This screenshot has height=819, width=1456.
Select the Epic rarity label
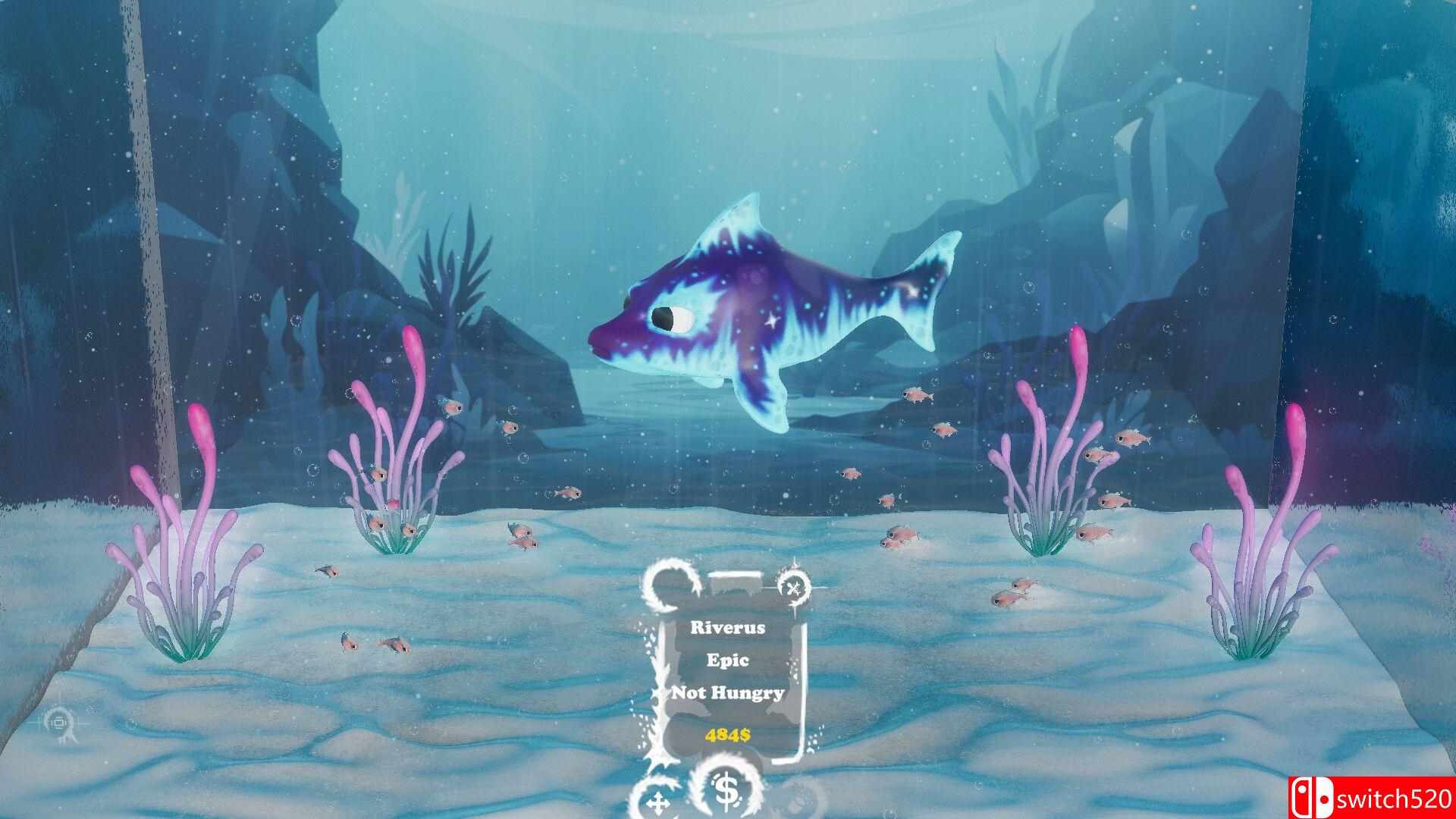pos(728,661)
